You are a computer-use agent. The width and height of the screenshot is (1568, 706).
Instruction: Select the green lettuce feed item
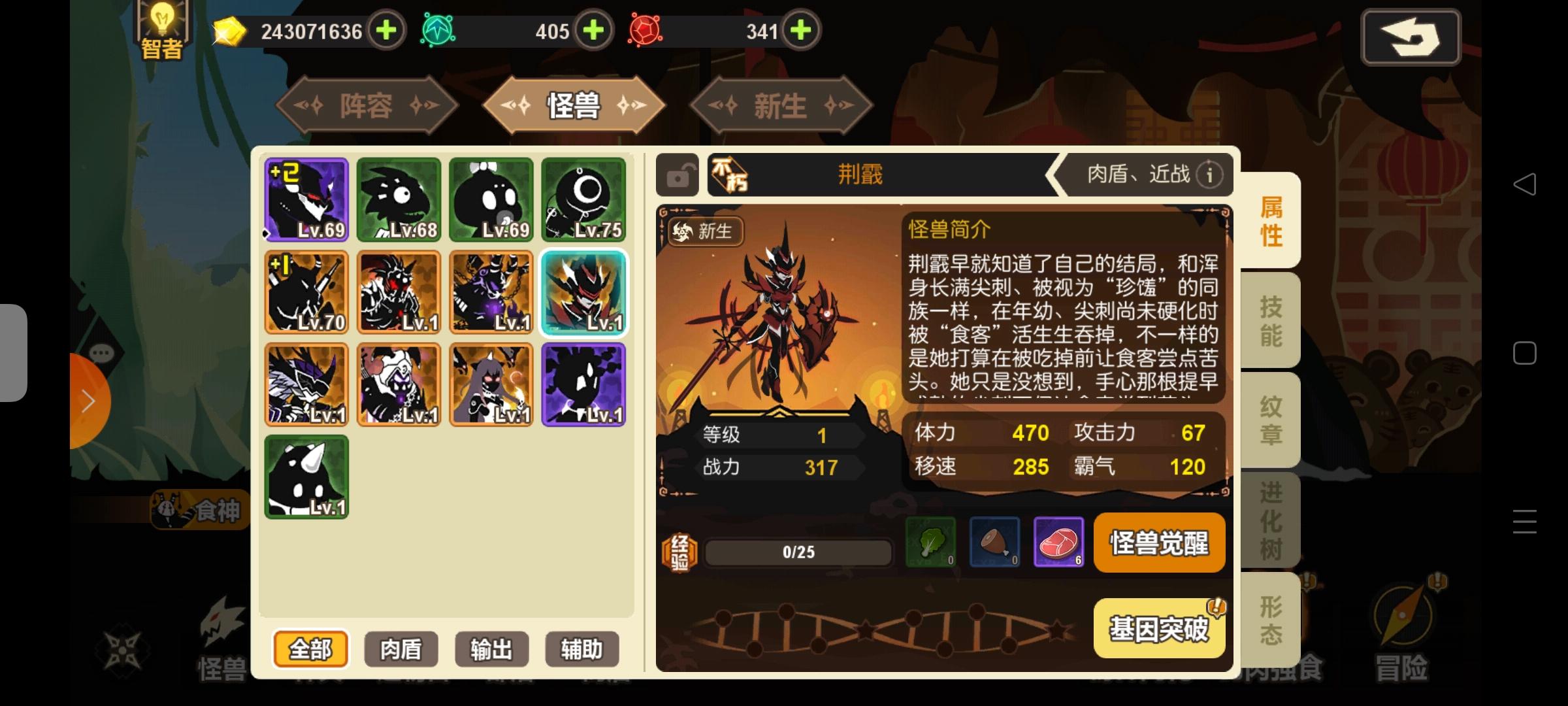click(930, 543)
